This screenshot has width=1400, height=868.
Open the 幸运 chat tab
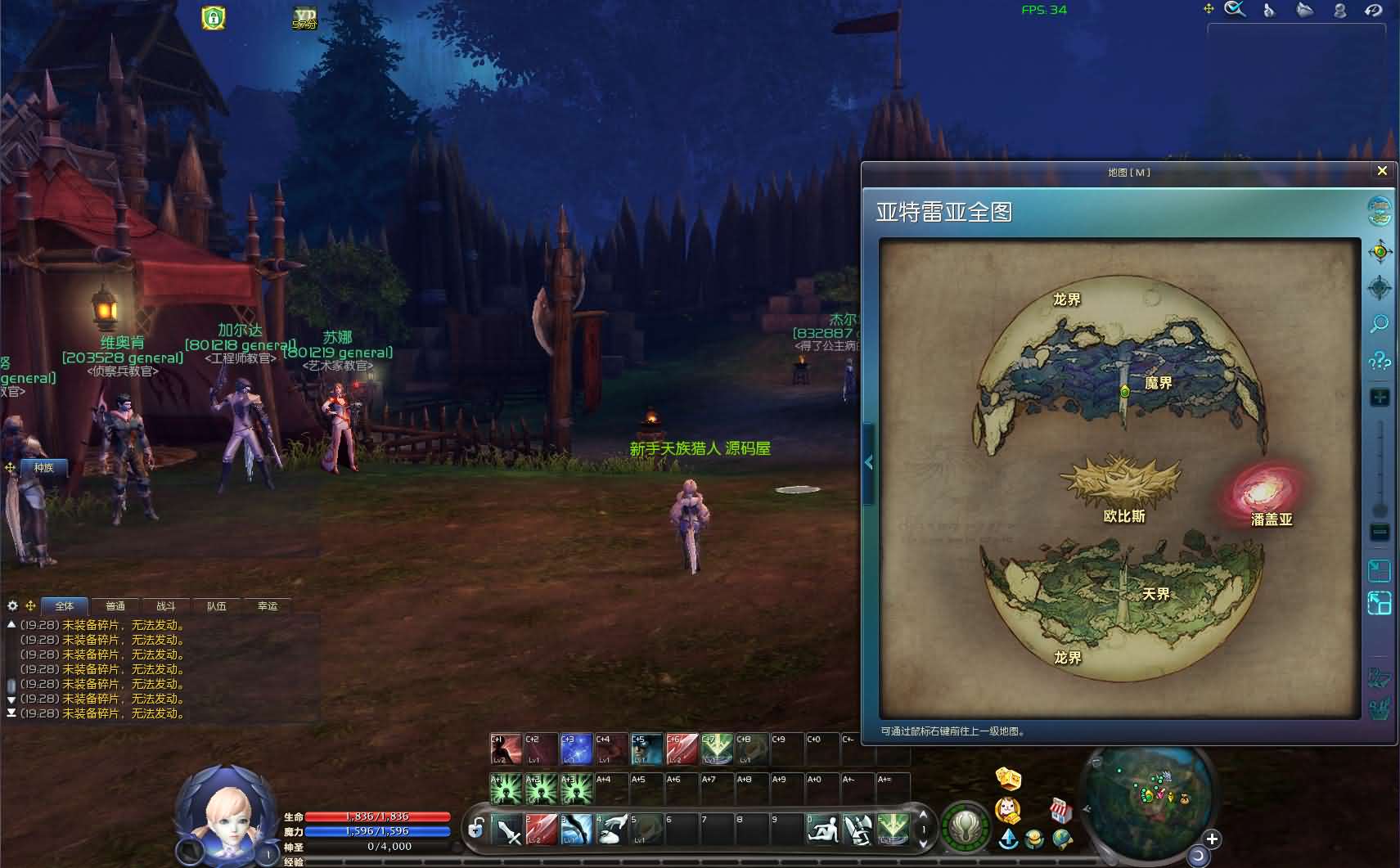pyautogui.click(x=268, y=606)
